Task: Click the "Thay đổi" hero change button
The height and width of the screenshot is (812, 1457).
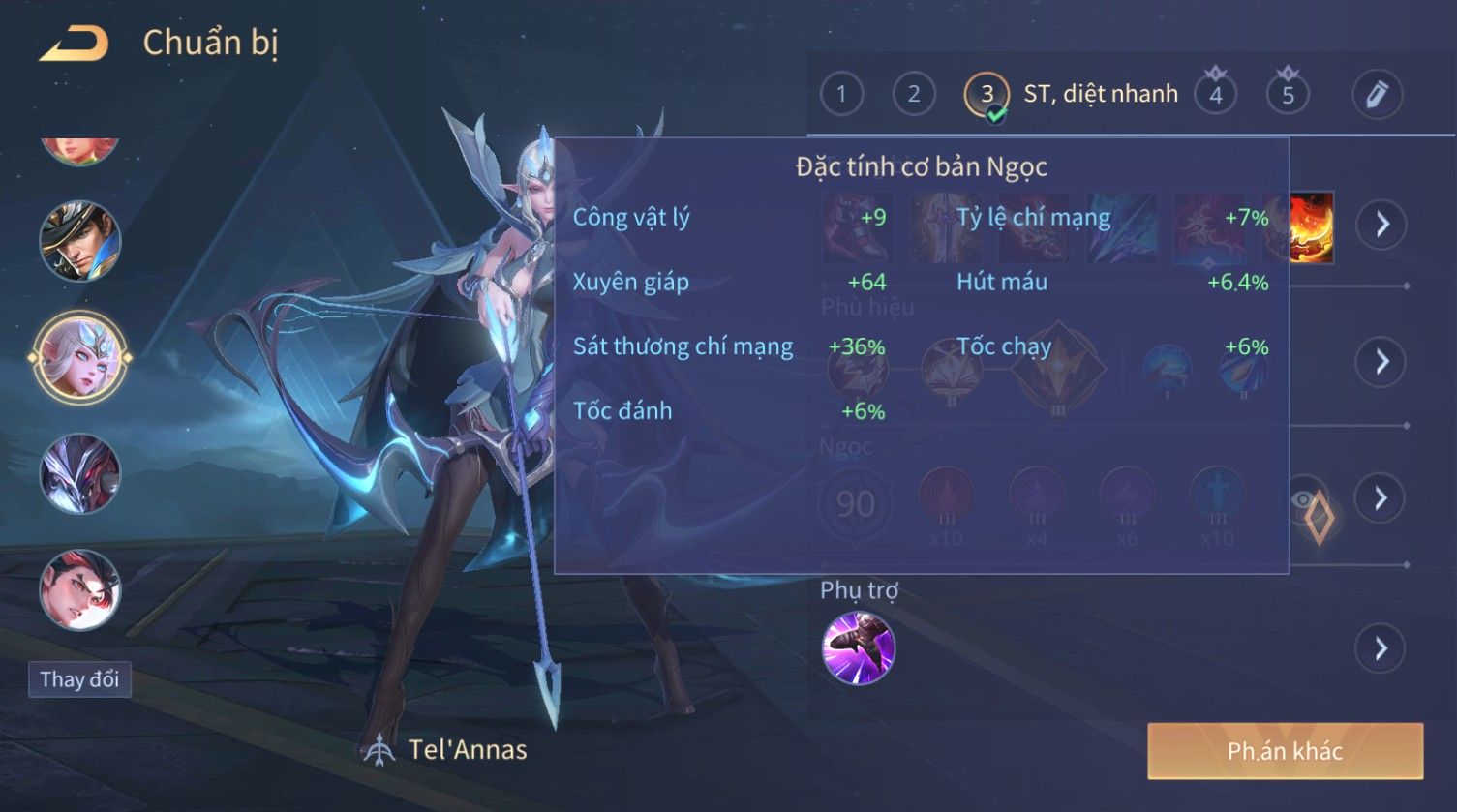Action: (x=79, y=679)
